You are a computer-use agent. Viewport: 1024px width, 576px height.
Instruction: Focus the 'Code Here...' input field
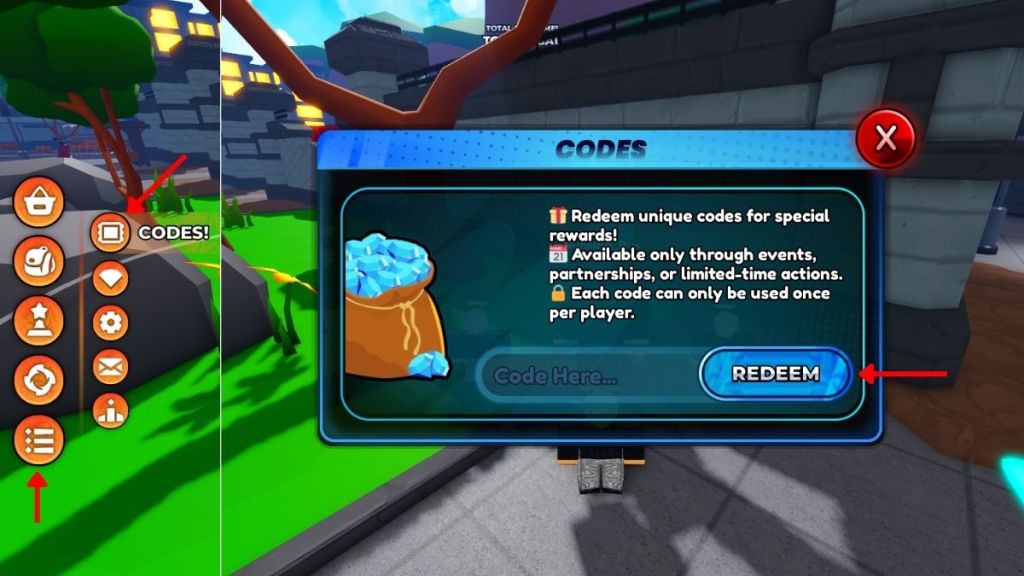585,377
